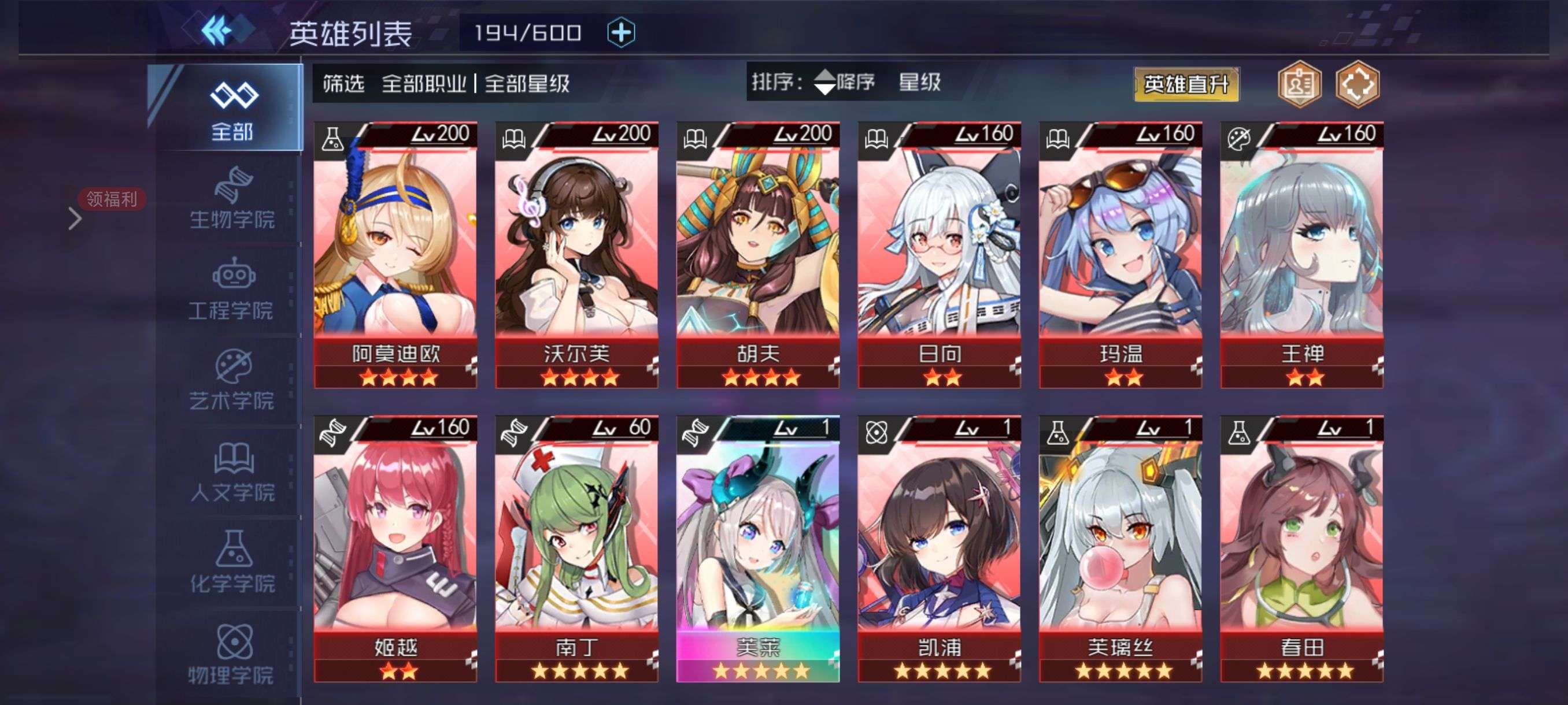
Task: Change the 星级 sort criterion
Action: (919, 81)
